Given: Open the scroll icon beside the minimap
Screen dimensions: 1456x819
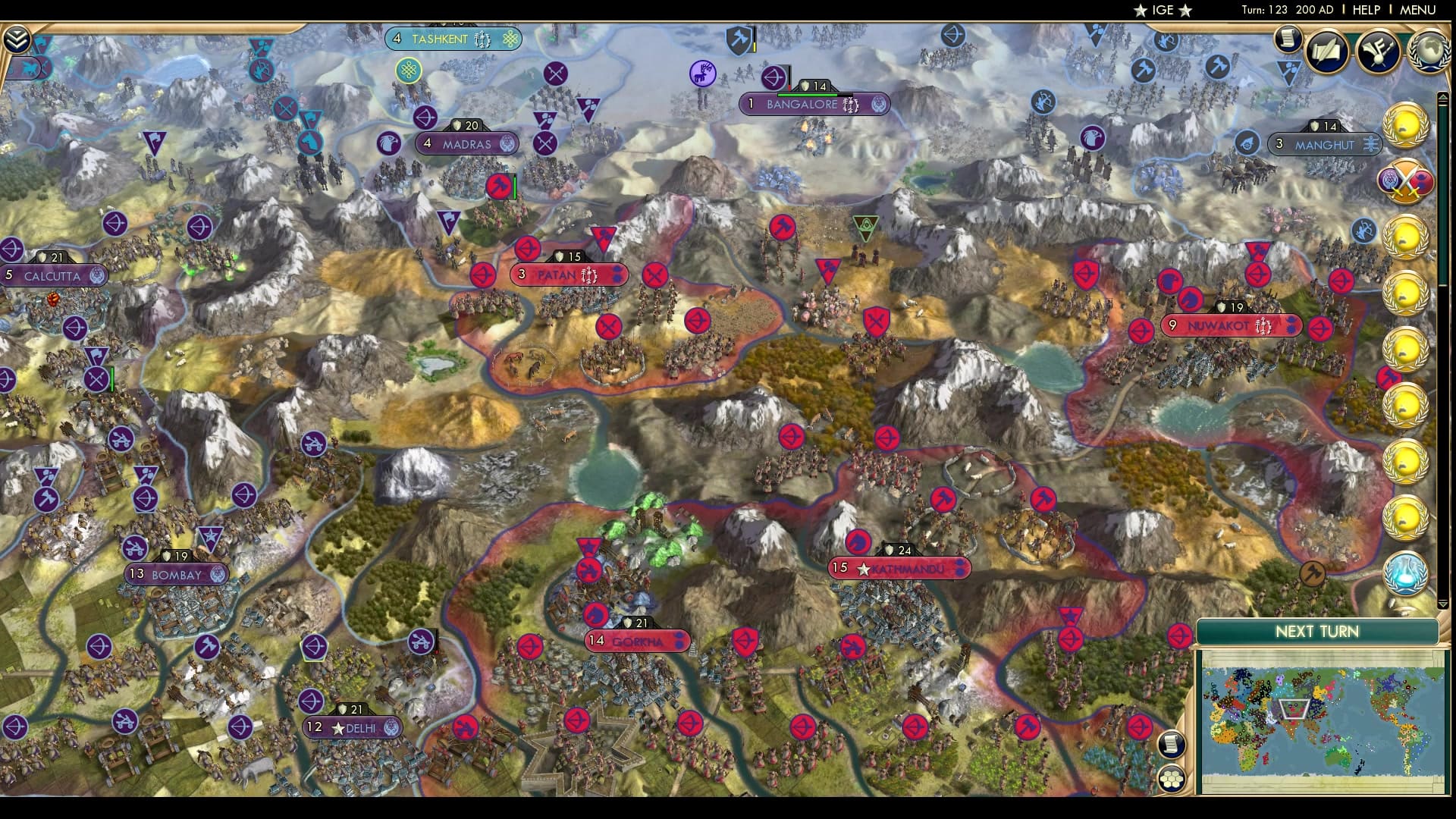Looking at the screenshot, I should pyautogui.click(x=1172, y=744).
